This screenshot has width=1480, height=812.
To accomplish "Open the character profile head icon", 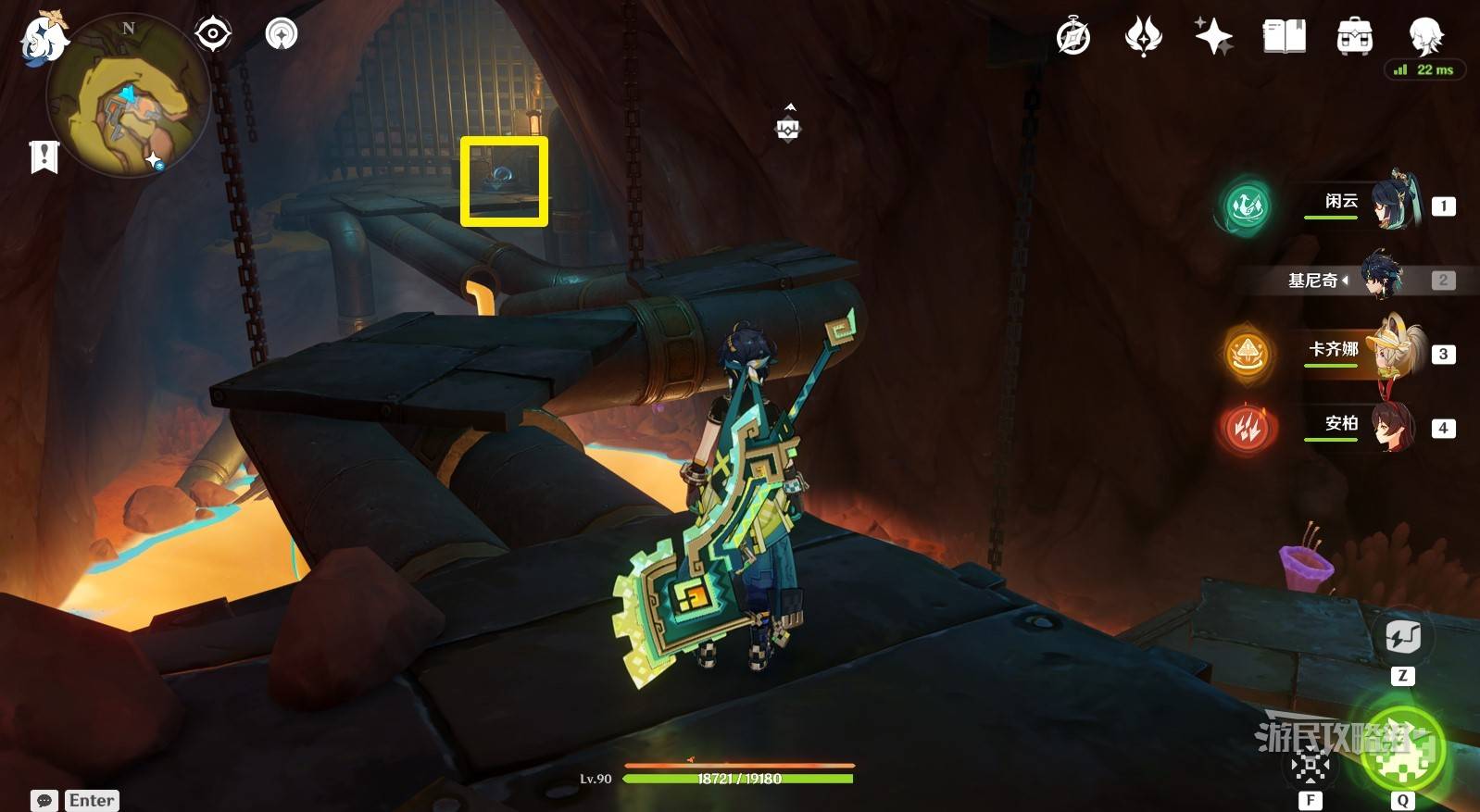I will click(x=1424, y=37).
